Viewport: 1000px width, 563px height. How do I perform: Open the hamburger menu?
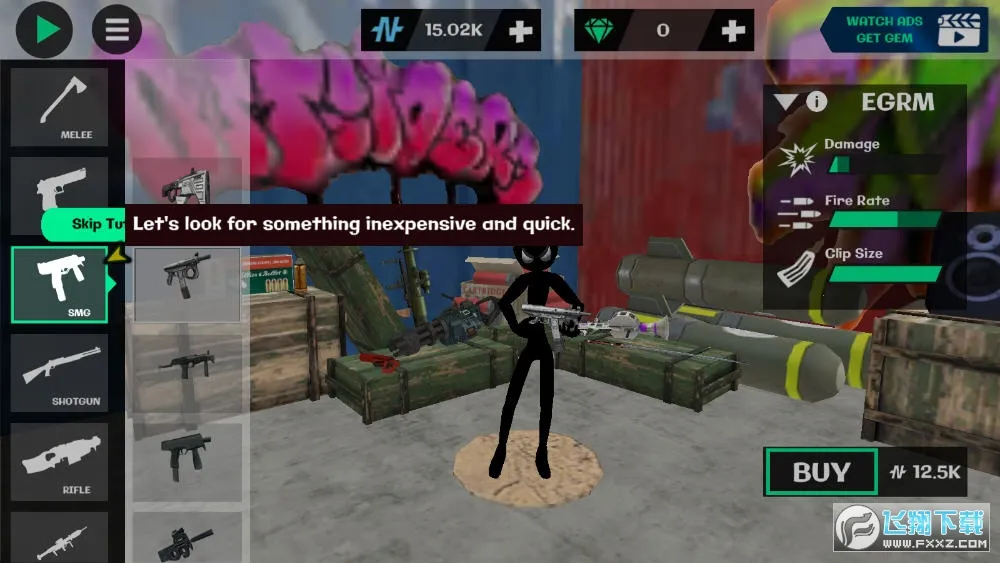pyautogui.click(x=117, y=30)
